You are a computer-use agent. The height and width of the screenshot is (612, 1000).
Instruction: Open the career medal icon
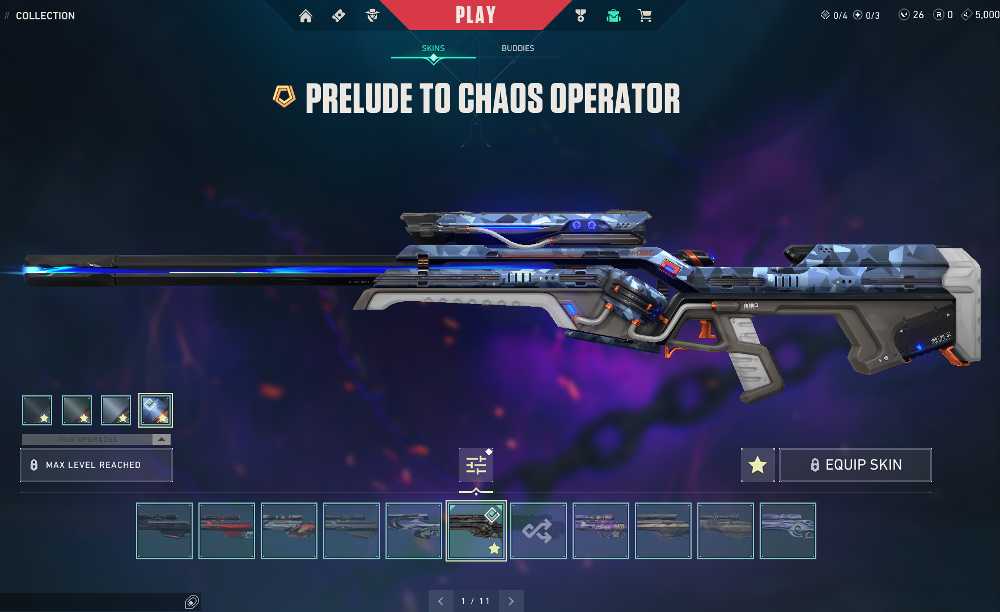click(x=581, y=16)
